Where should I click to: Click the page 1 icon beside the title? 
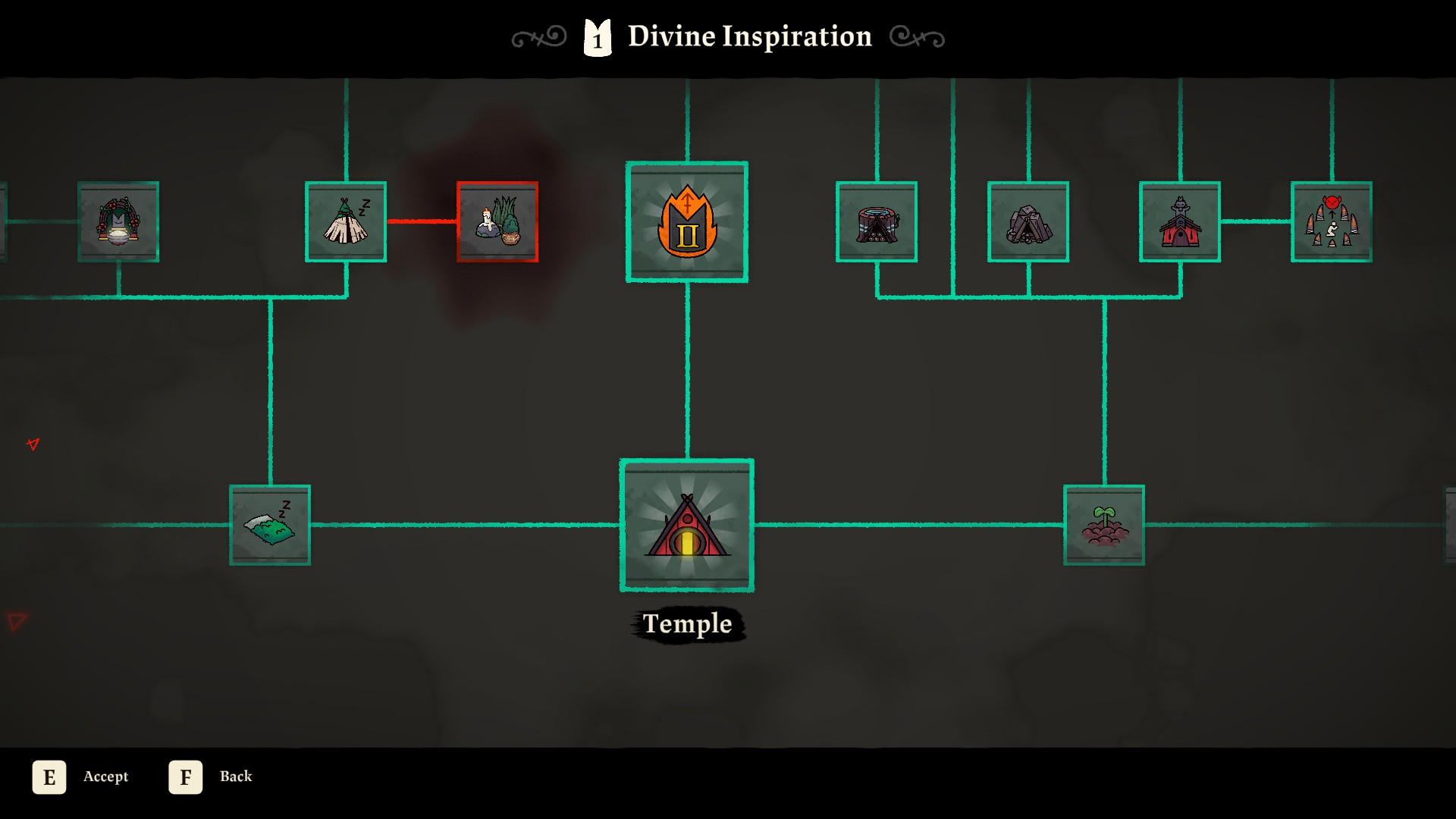[x=596, y=36]
